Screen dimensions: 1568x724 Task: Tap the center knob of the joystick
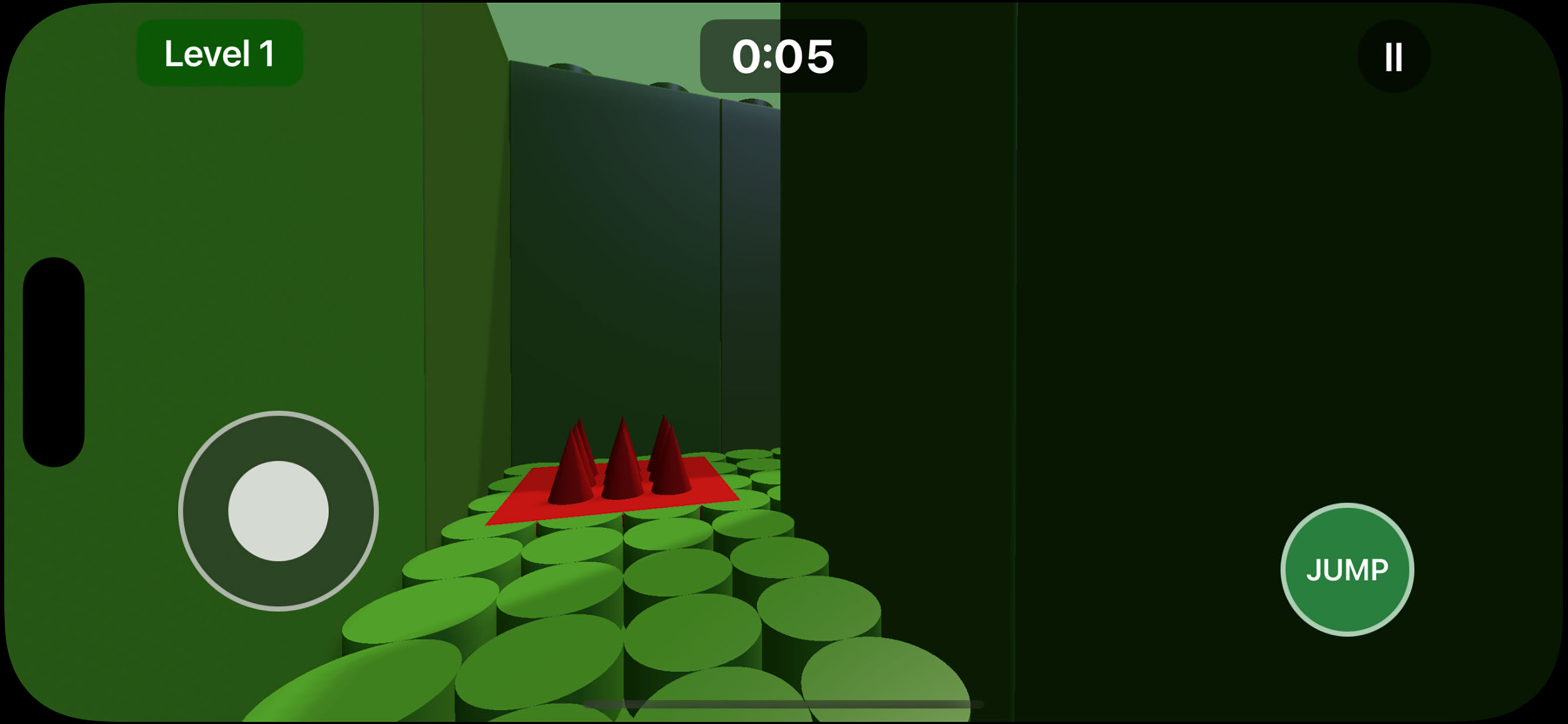[278, 511]
